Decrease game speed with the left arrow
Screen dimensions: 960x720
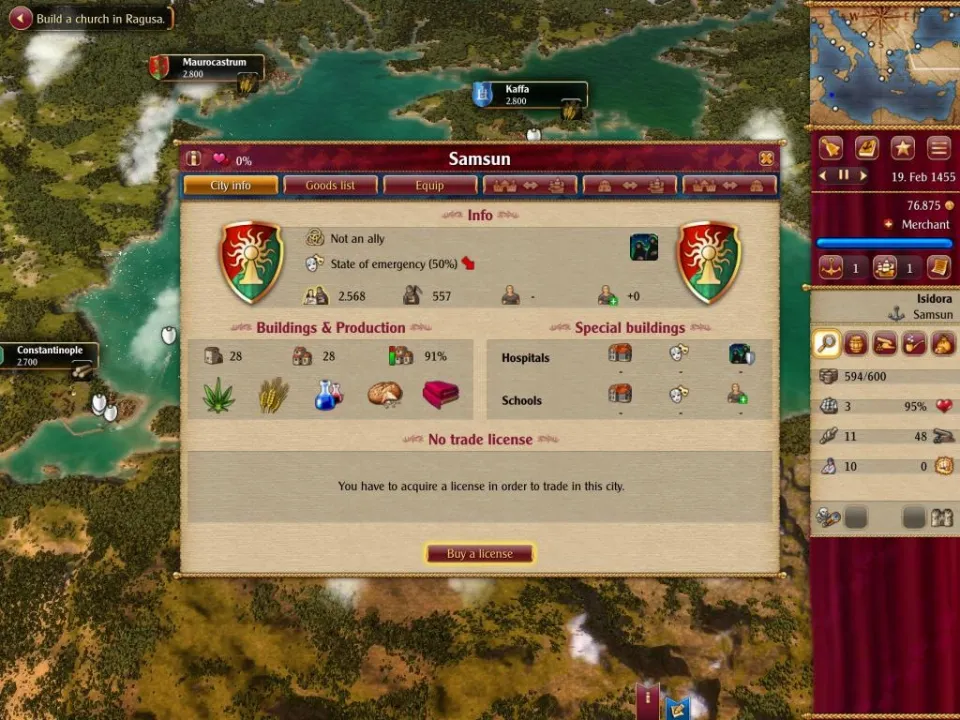click(x=823, y=175)
